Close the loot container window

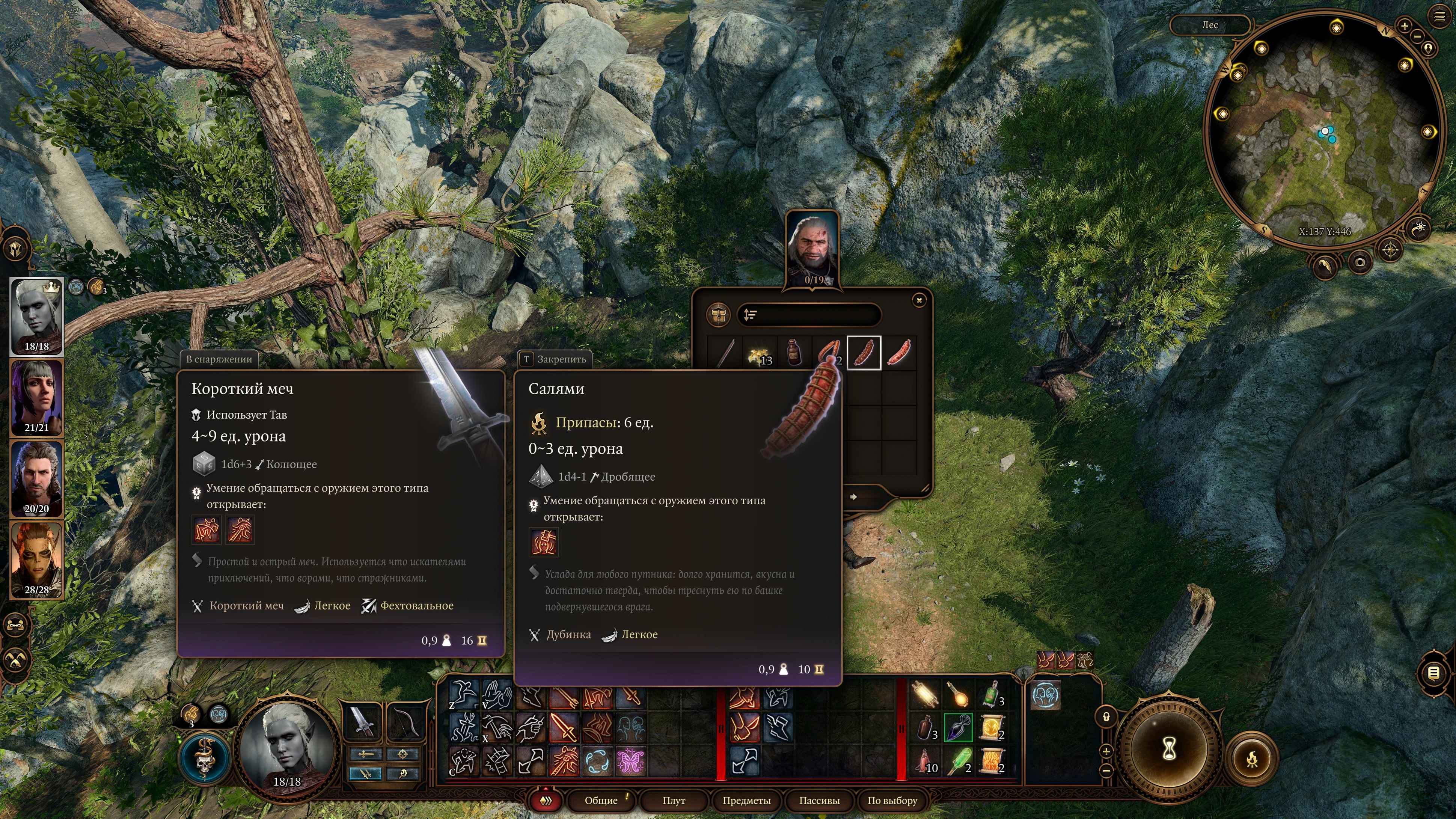tap(919, 300)
